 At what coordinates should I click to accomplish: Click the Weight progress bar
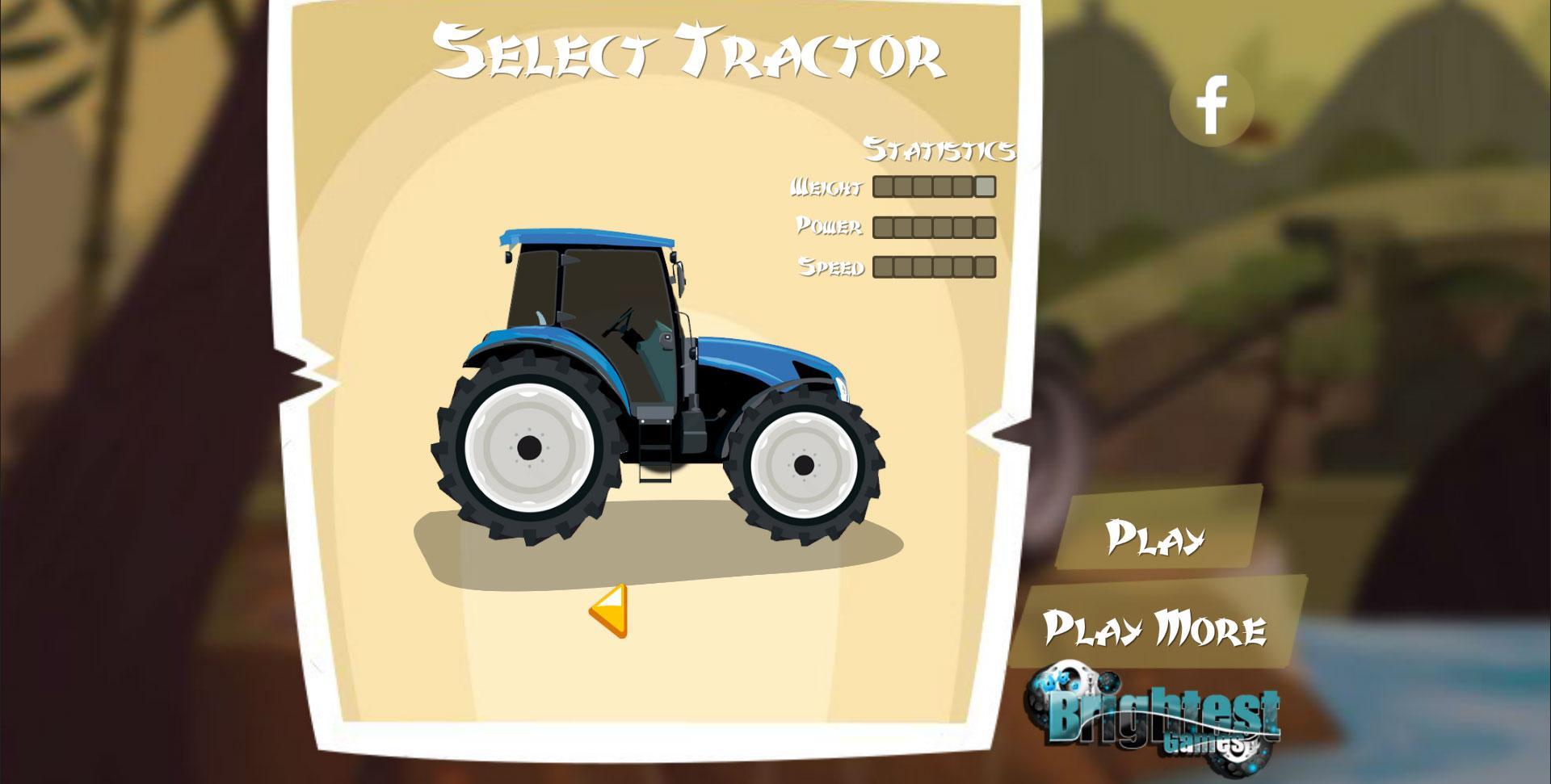click(933, 187)
